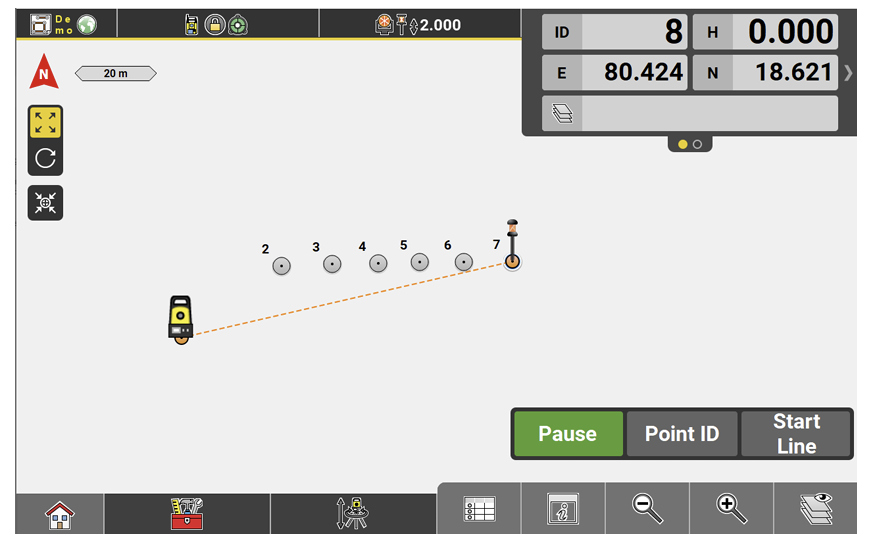Viewport: 872px width, 545px height.
Task: Open the instrument setup tab
Action: [353, 514]
